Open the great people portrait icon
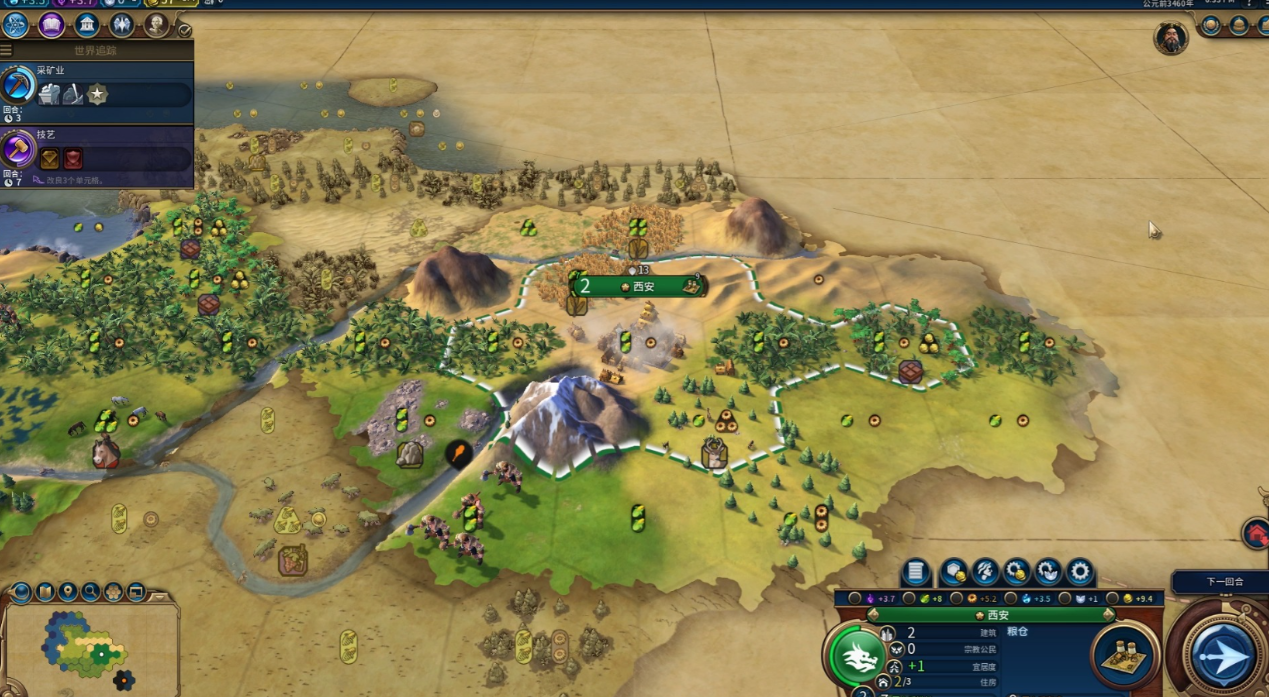 tap(156, 25)
